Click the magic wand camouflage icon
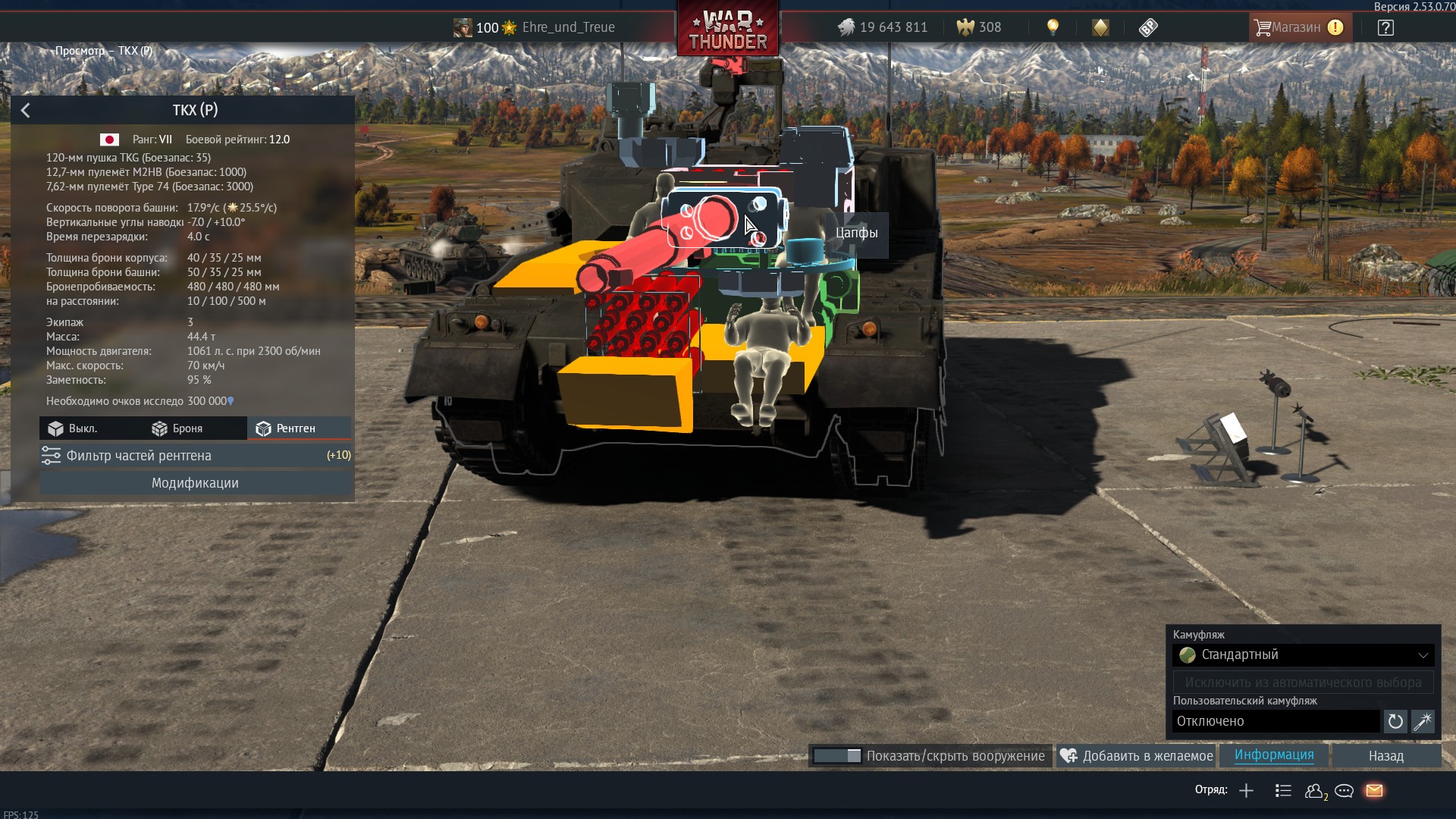 [1423, 721]
